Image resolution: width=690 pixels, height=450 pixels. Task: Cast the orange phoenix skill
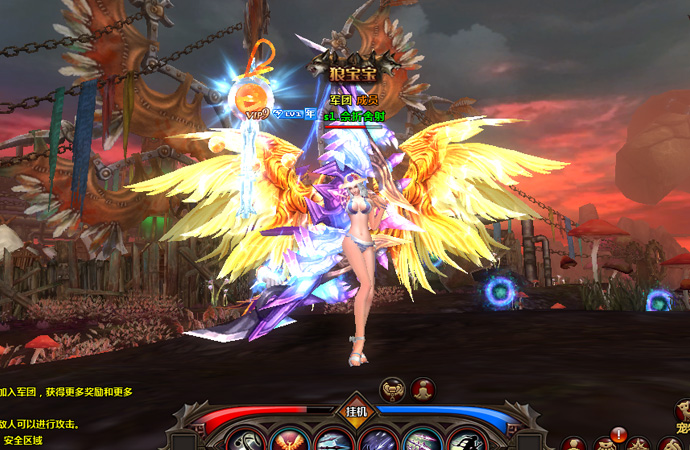[x=288, y=441]
